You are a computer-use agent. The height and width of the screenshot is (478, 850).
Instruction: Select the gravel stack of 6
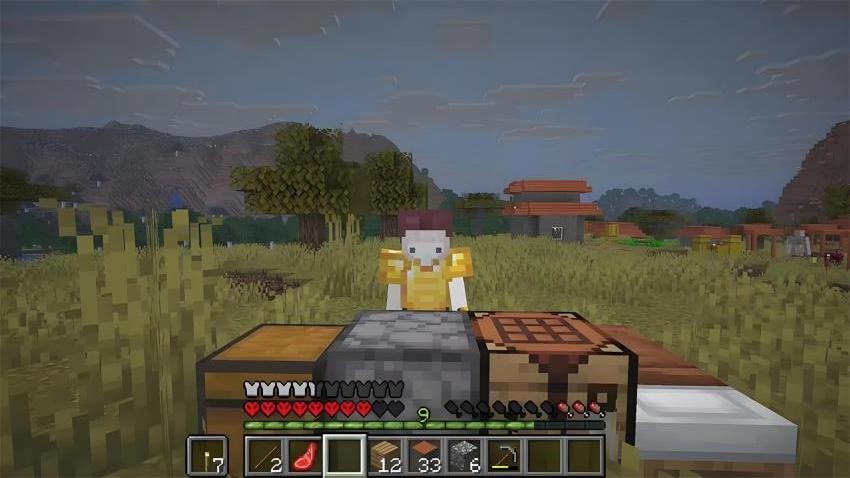(465, 456)
